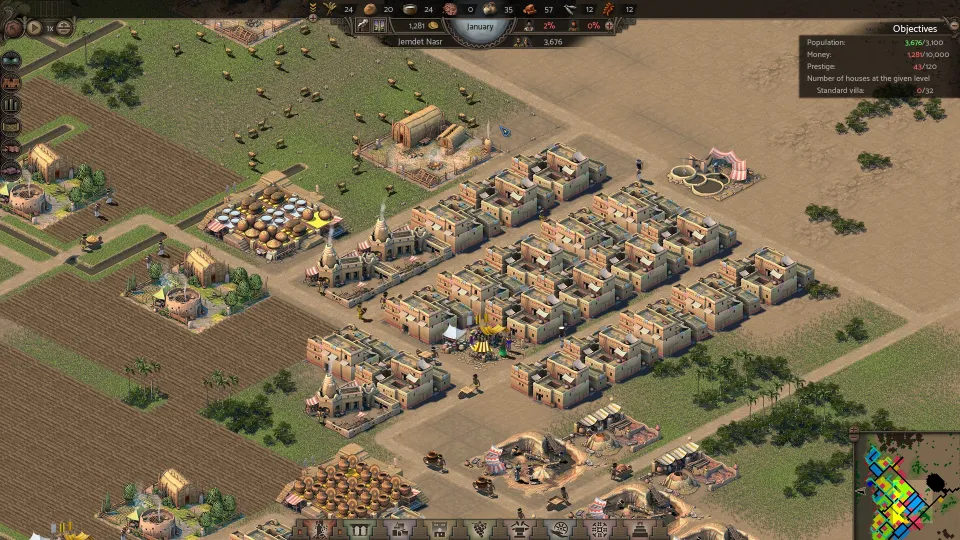Choose the twin stone tablets build category
The image size is (960, 540).
(x=357, y=528)
